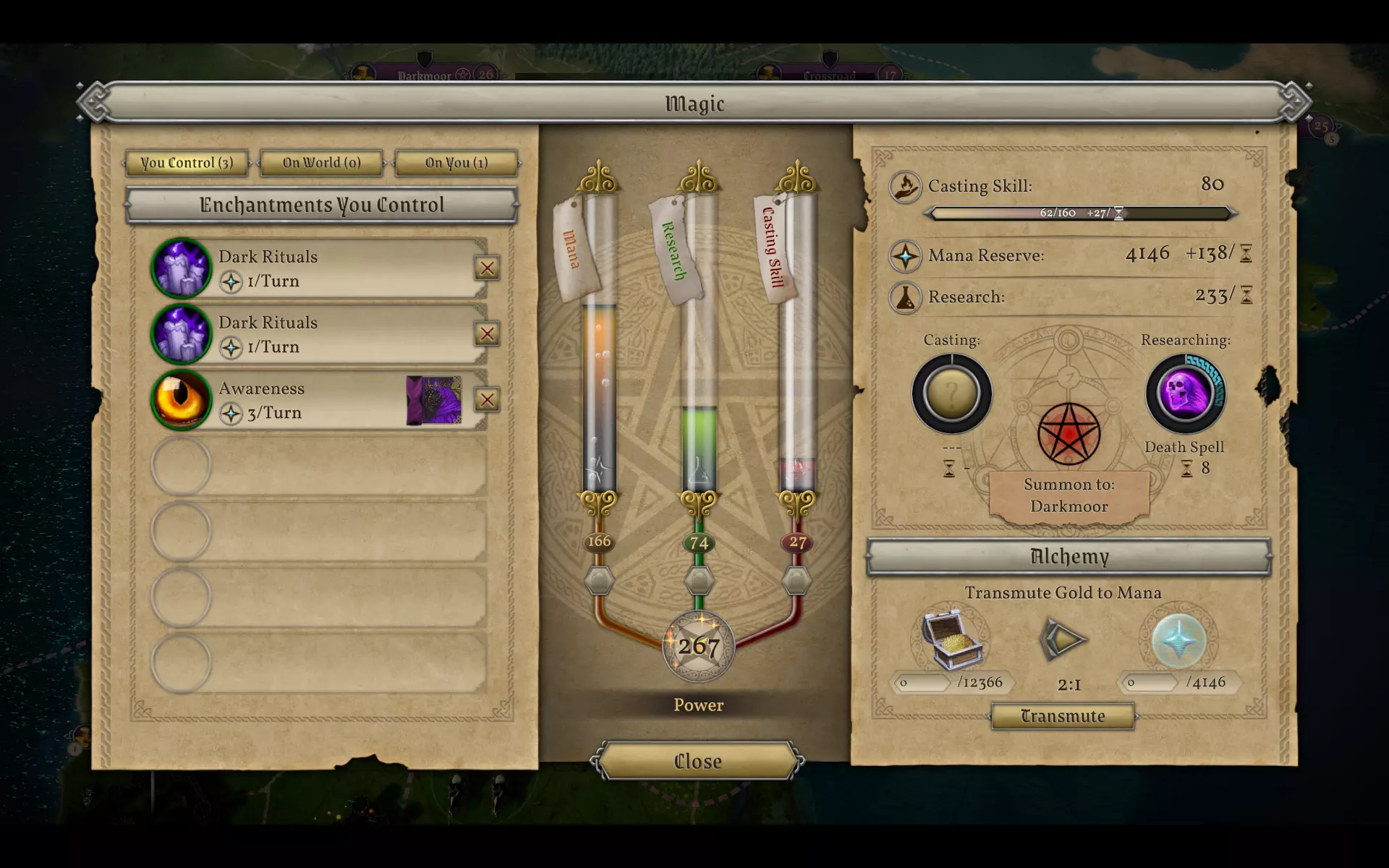Select the Death Spell research icon
The height and width of the screenshot is (868, 1389).
1185,393
